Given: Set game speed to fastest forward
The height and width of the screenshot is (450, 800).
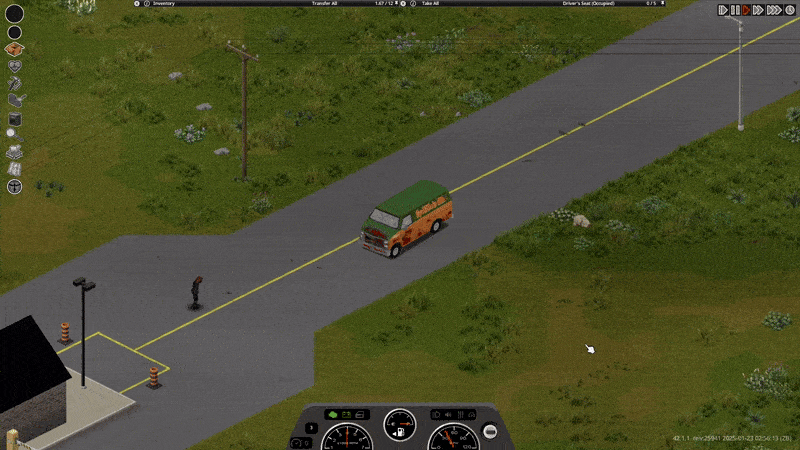Looking at the screenshot, I should 774,10.
